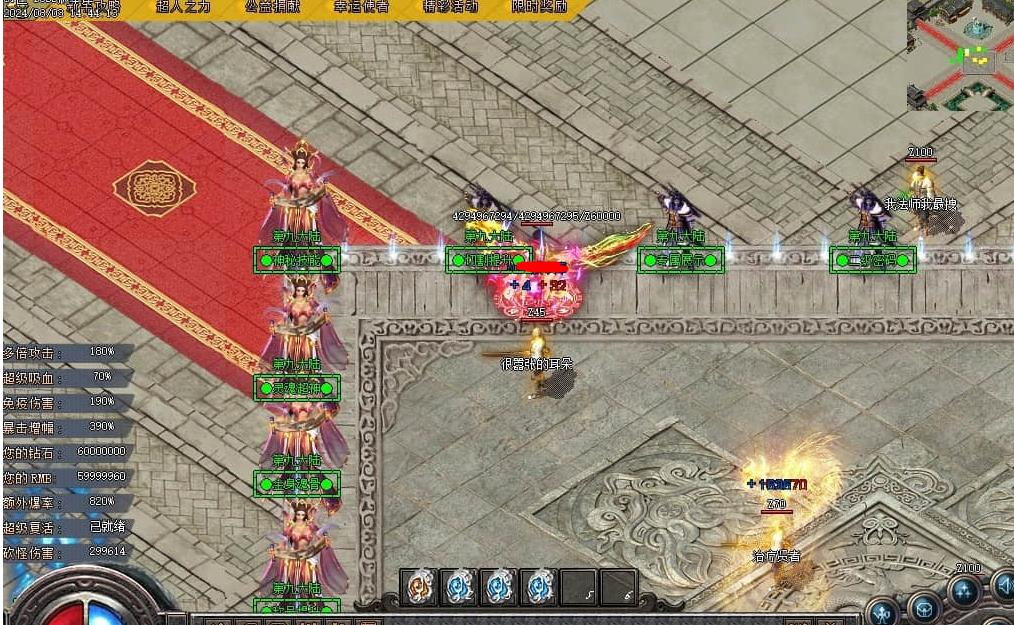Open the 限时奖励 timed rewards menu
Screen dimensions: 1014x625
539,7
